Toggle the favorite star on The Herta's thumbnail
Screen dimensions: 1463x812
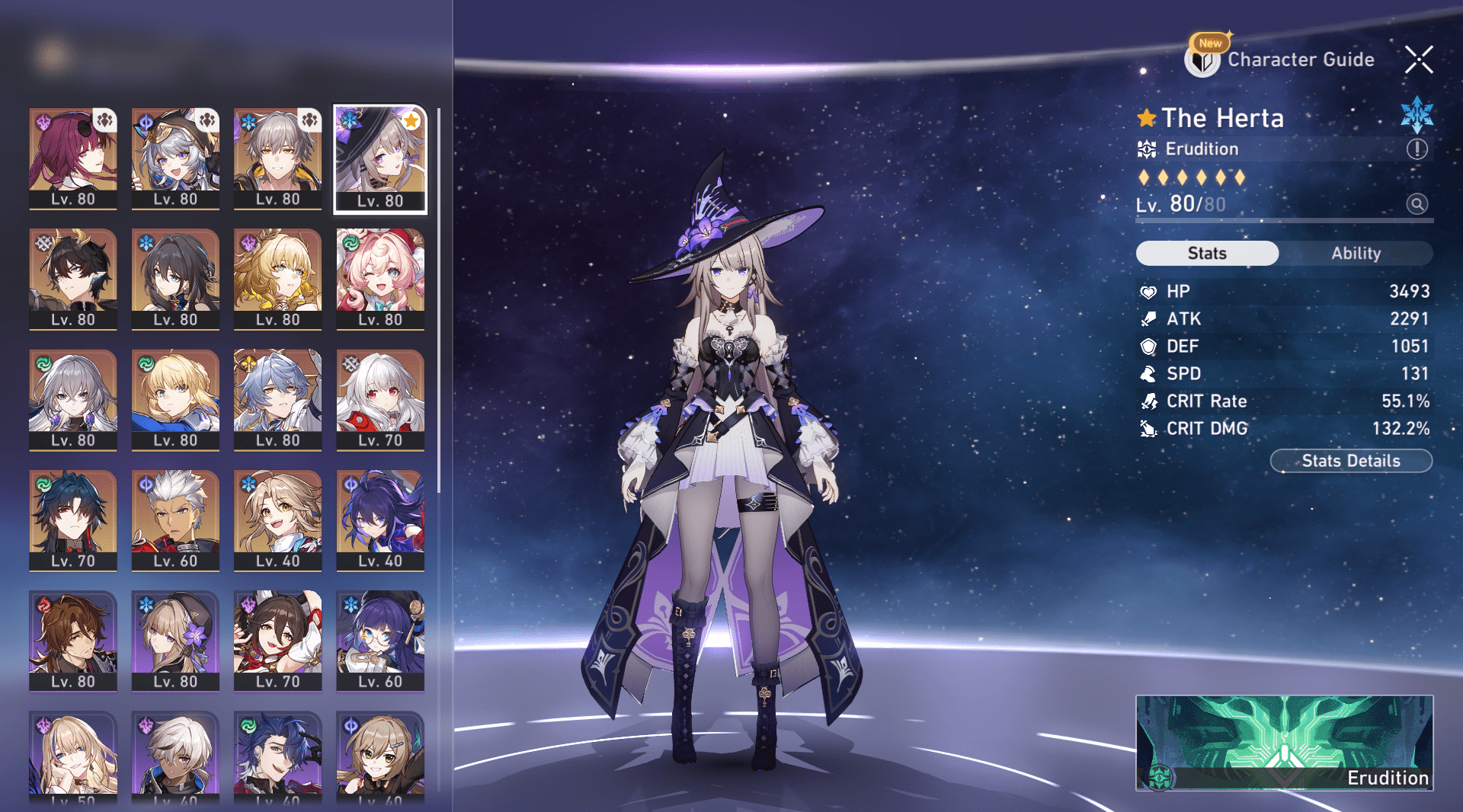(x=411, y=120)
